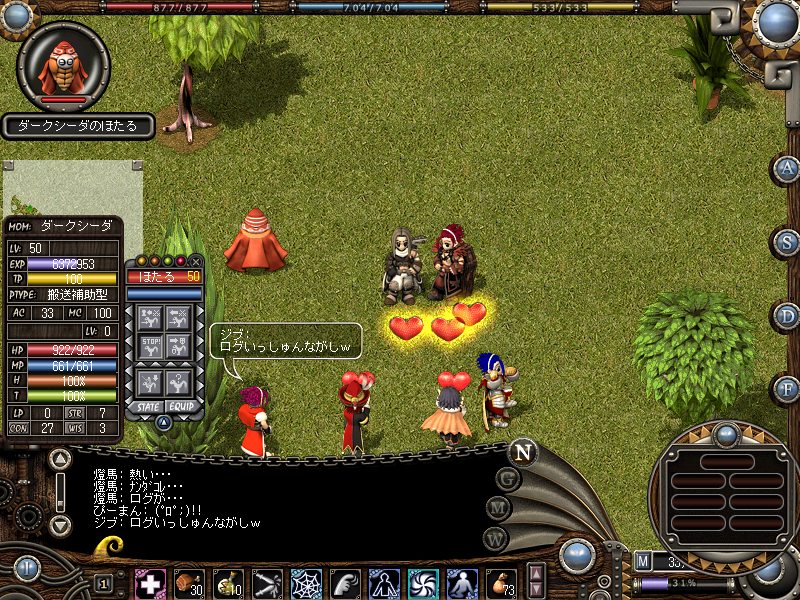This screenshot has height=600, width=800.
Task: Switch chat to the G channel
Action: (509, 478)
